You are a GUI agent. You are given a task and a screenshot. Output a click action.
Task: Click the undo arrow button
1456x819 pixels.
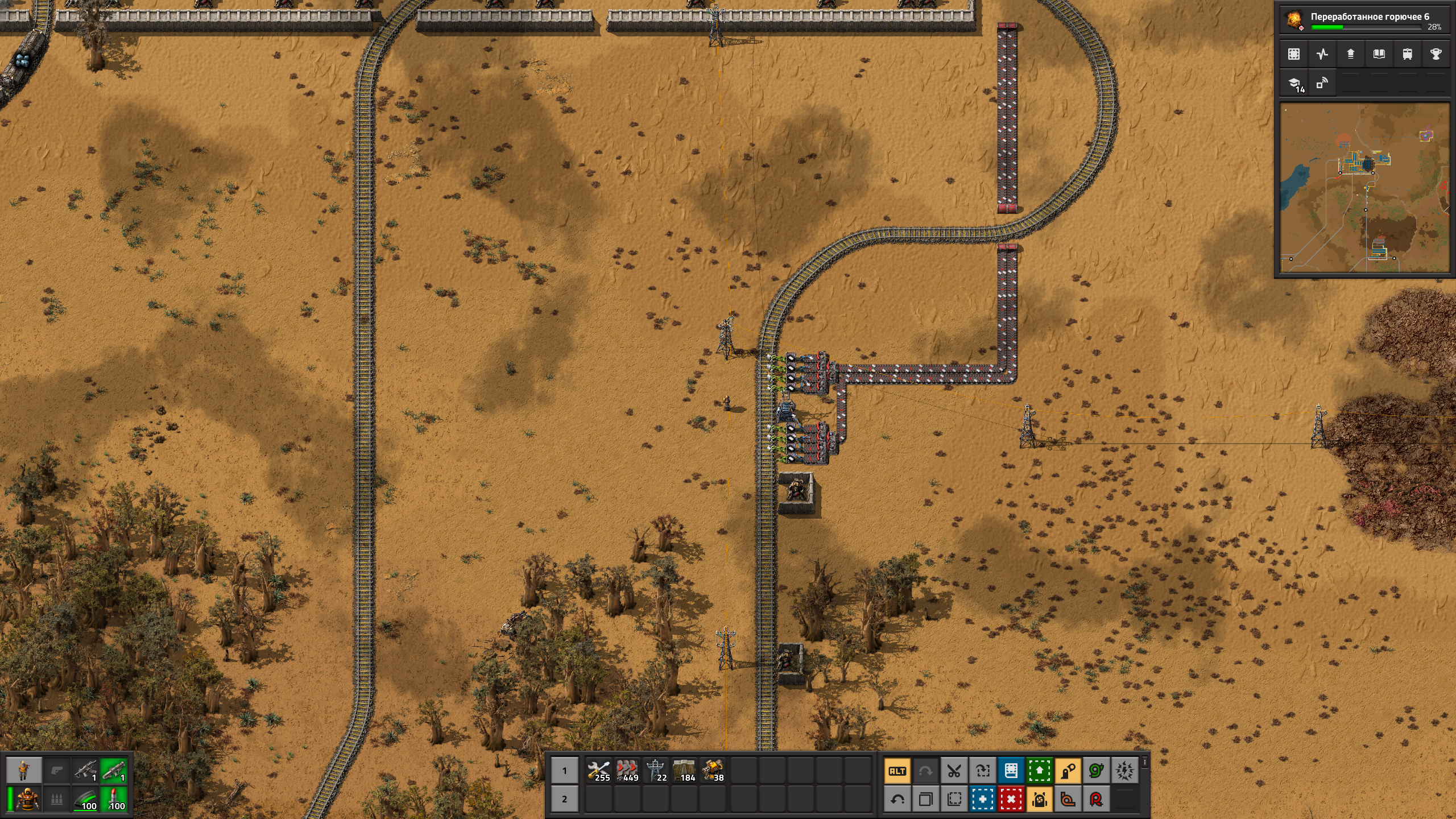tap(897, 800)
